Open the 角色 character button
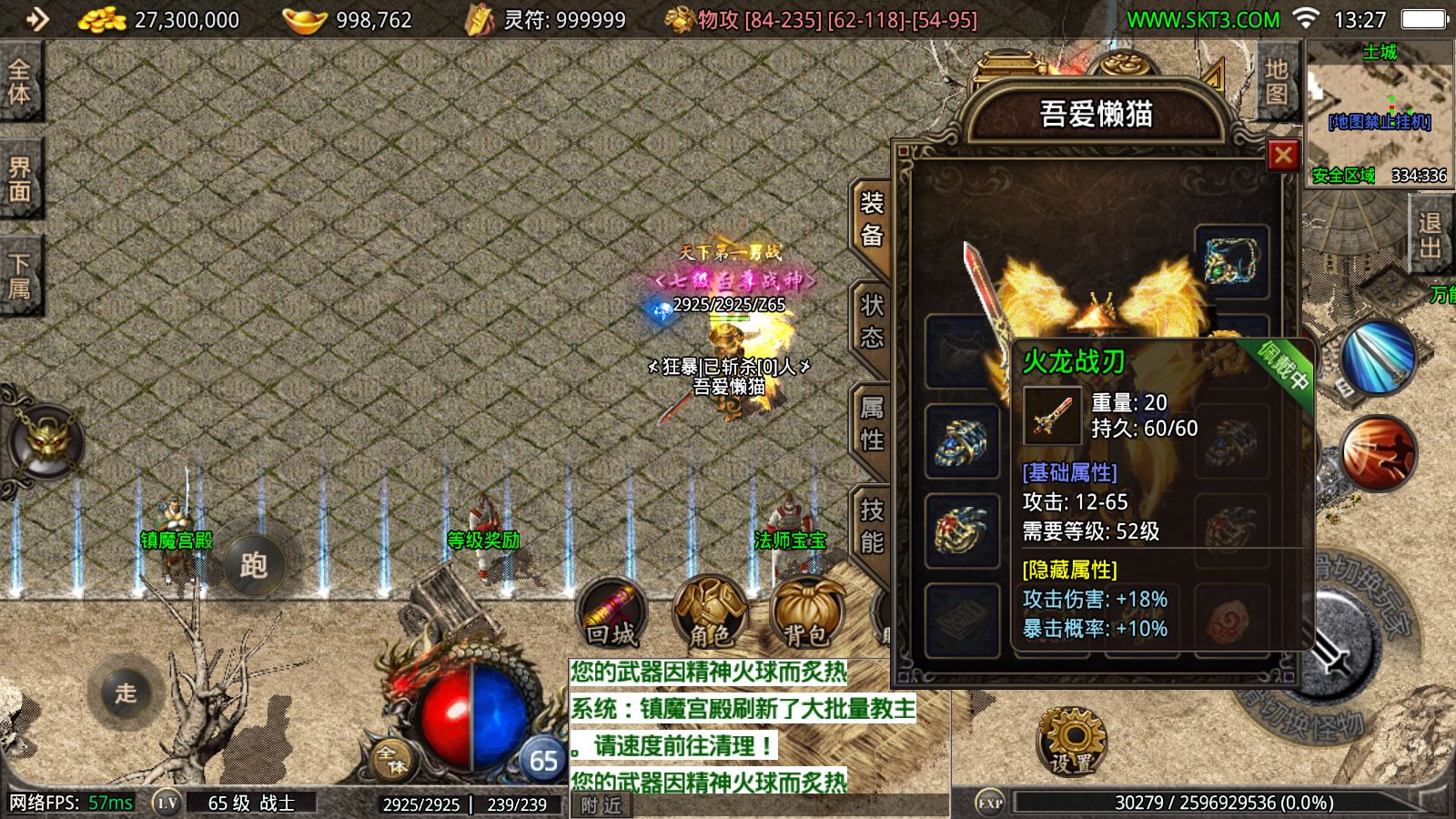 [710, 613]
